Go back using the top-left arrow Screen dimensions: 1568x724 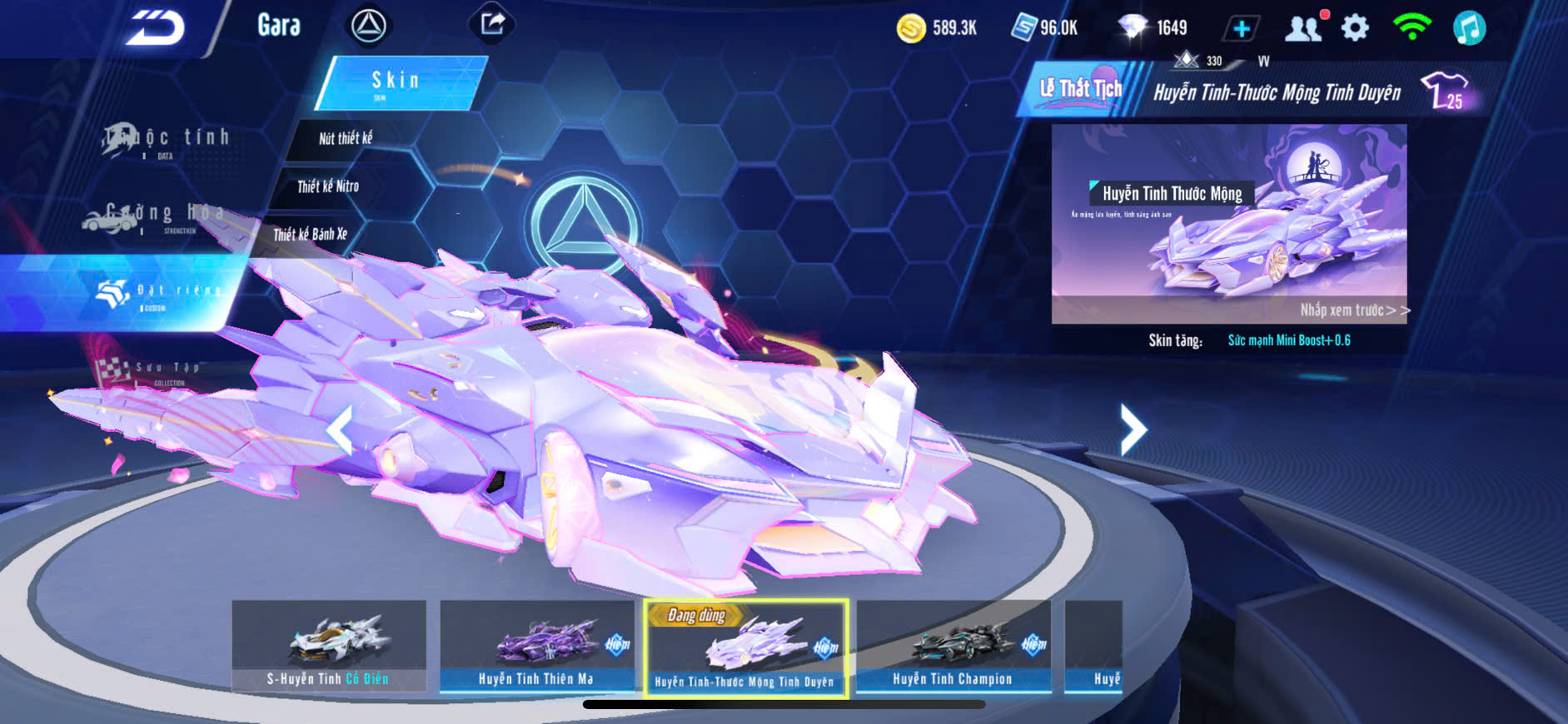tap(156, 28)
